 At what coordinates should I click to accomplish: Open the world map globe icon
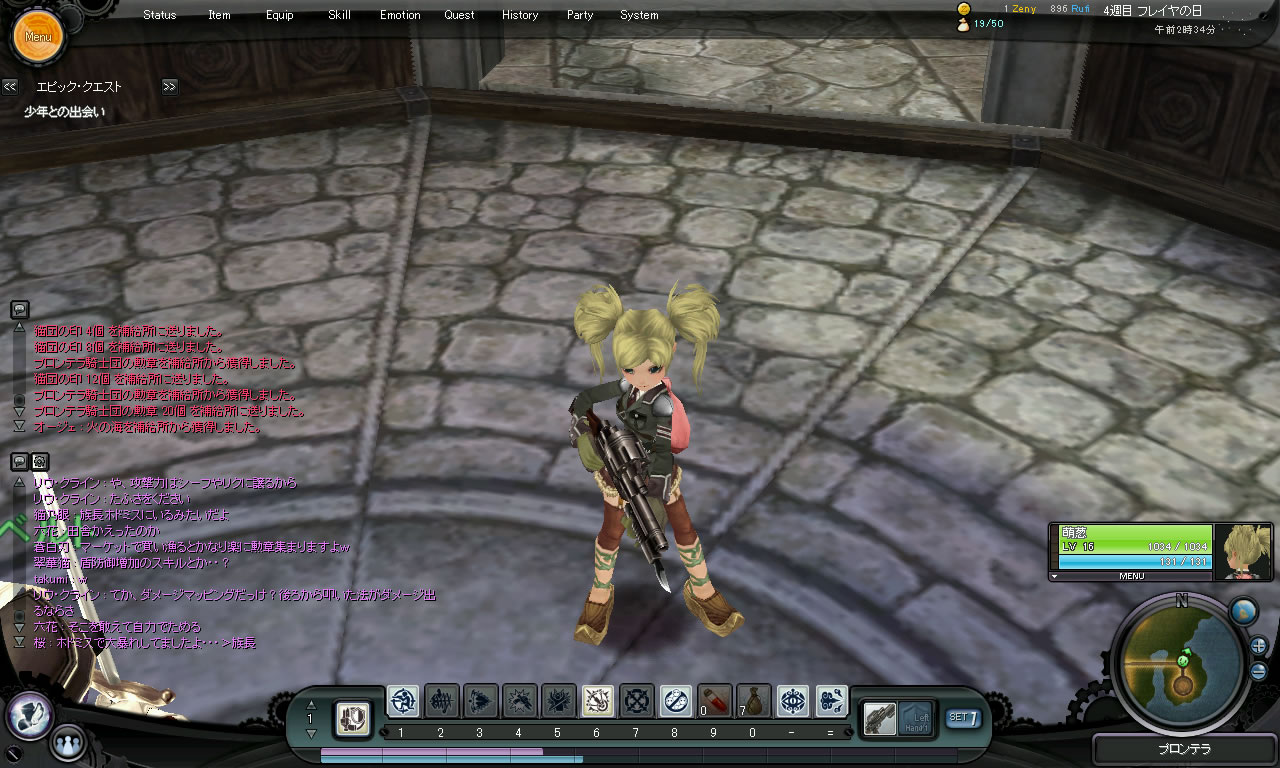1243,611
